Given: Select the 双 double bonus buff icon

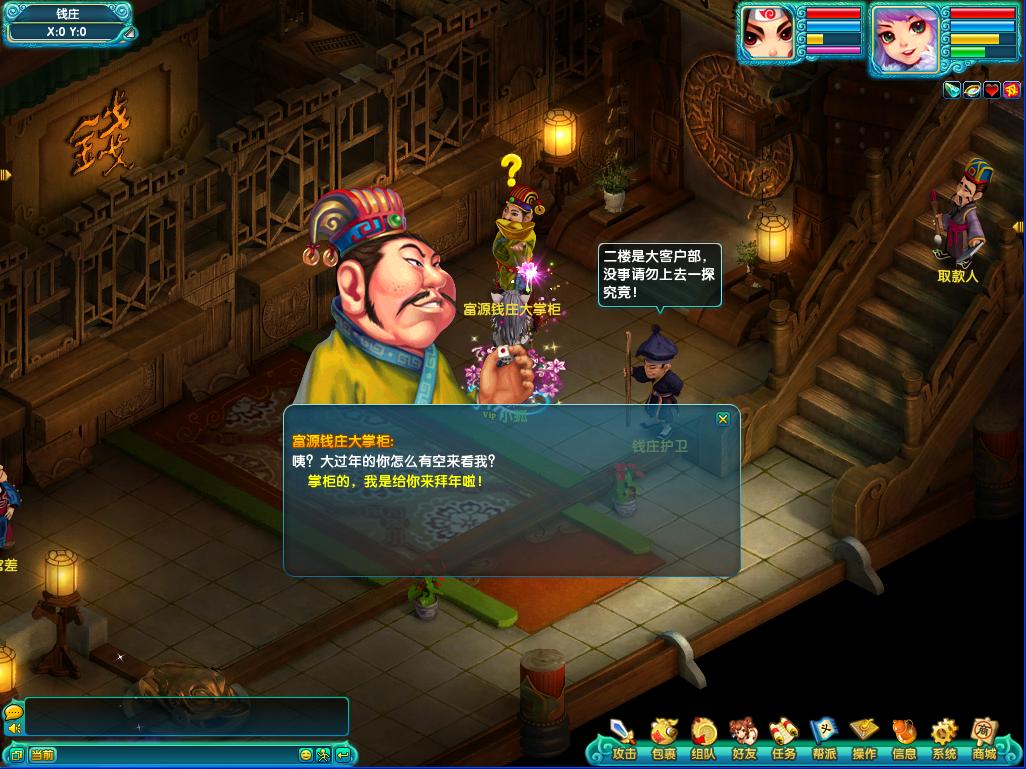Looking at the screenshot, I should click(x=1011, y=90).
